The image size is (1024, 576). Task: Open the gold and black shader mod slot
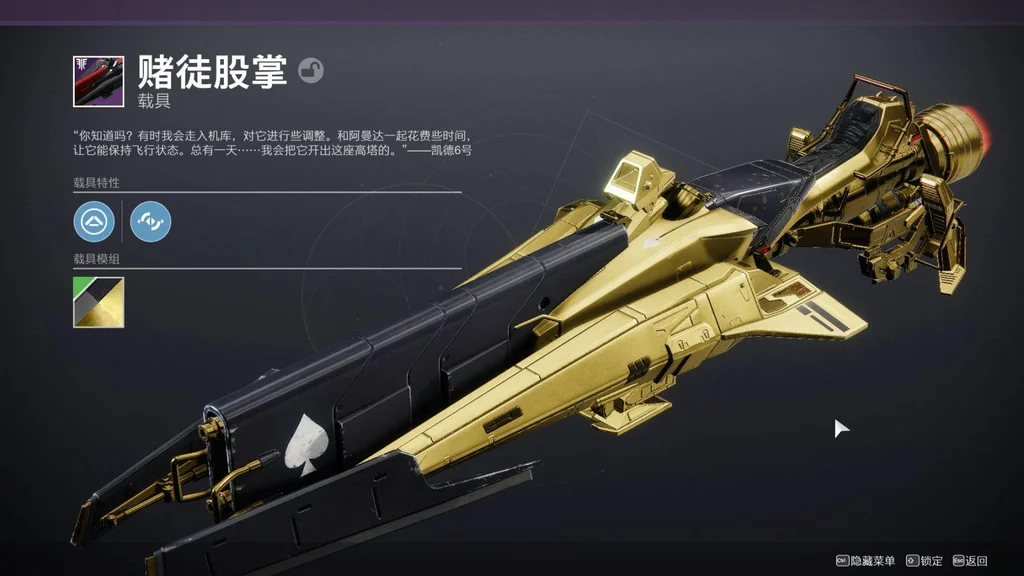tap(98, 302)
